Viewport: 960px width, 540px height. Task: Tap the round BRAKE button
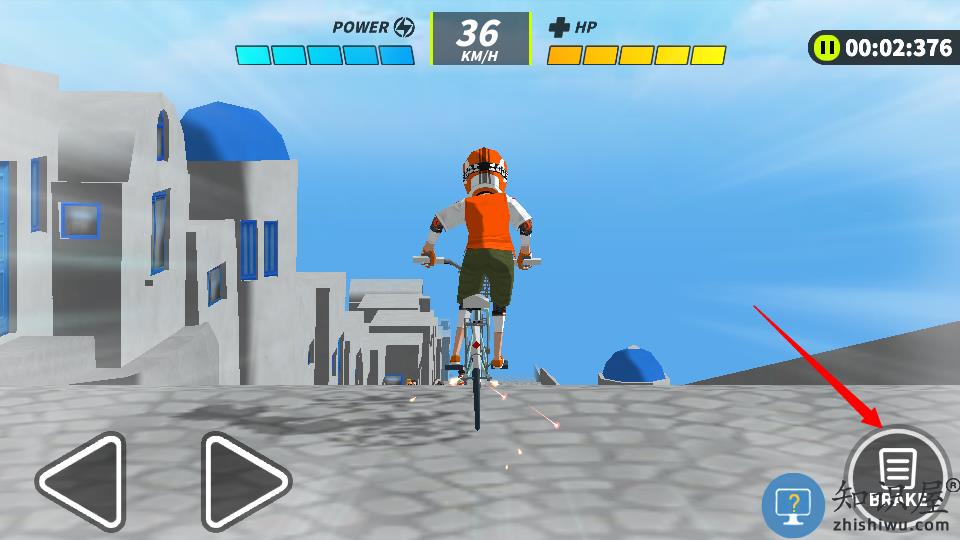[897, 475]
